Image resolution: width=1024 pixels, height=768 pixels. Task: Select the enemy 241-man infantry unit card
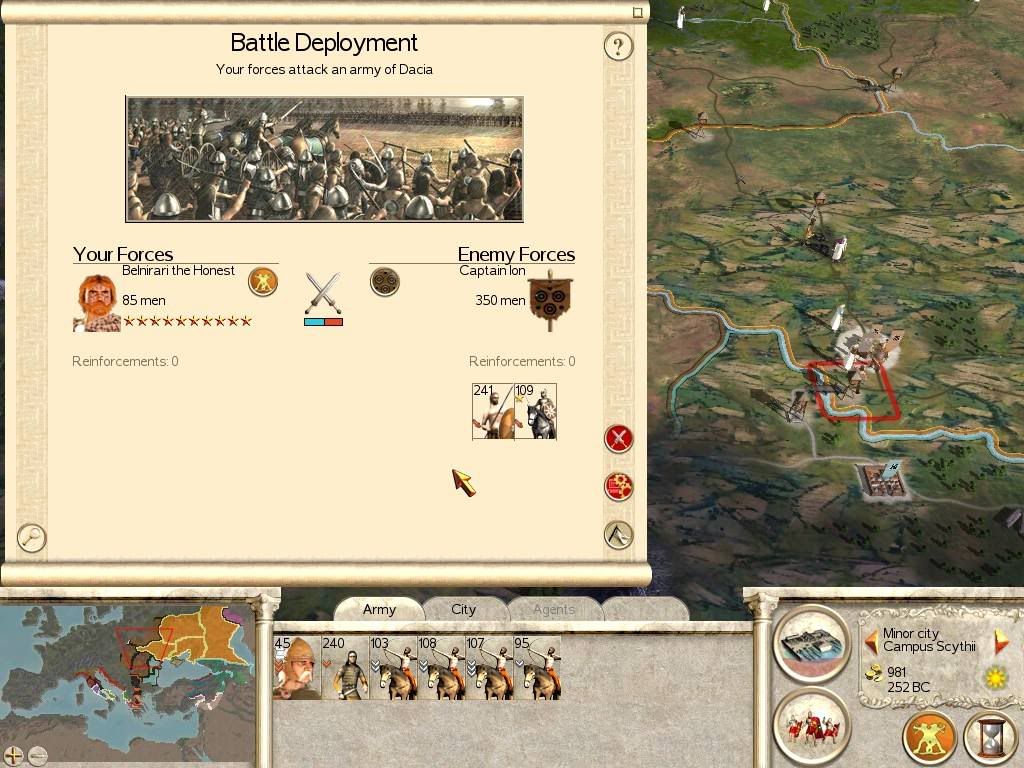[x=493, y=411]
